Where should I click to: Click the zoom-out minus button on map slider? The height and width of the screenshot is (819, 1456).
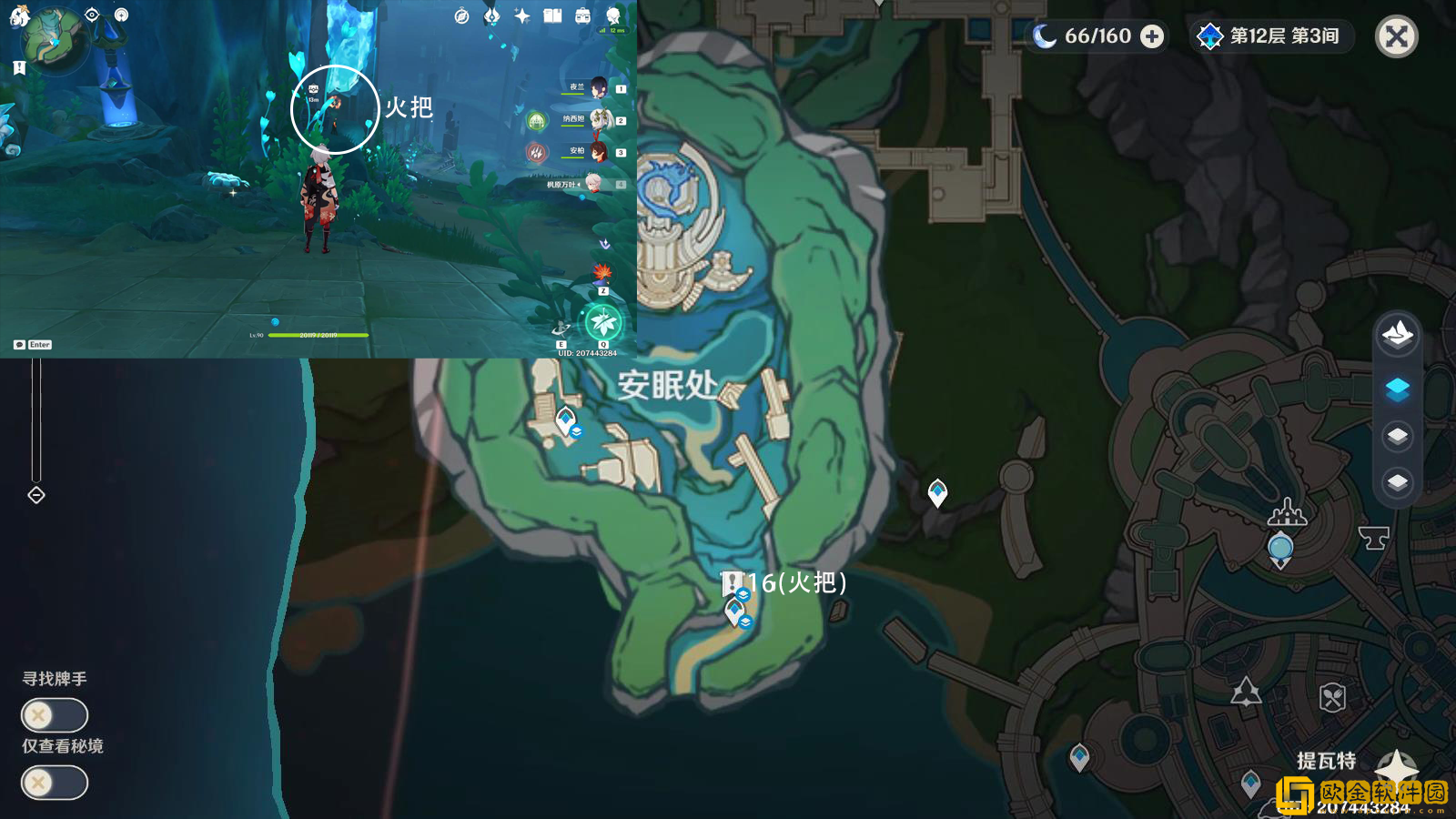[36, 495]
